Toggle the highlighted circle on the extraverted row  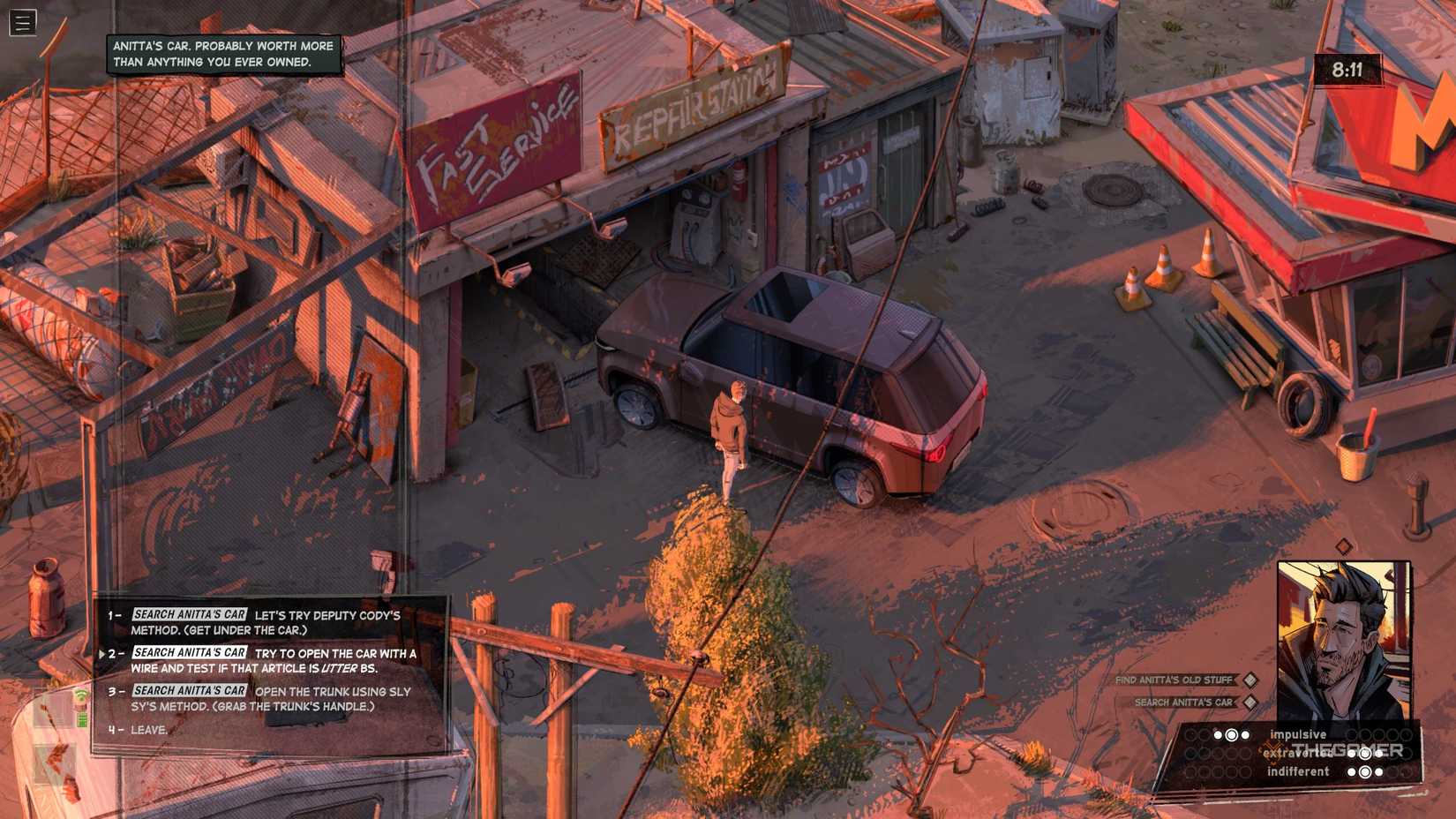1365,755
